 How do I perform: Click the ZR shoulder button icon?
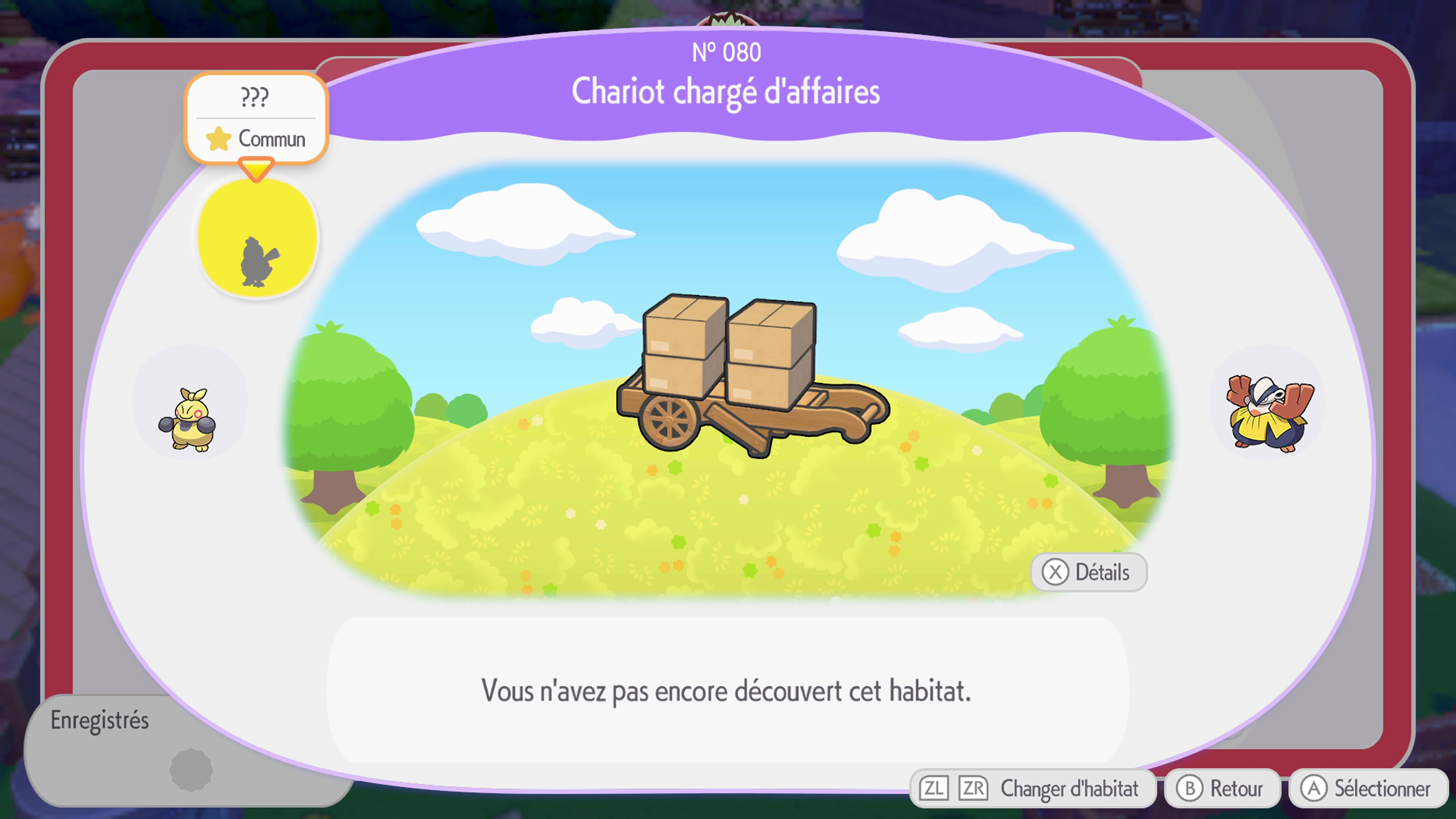(x=972, y=788)
